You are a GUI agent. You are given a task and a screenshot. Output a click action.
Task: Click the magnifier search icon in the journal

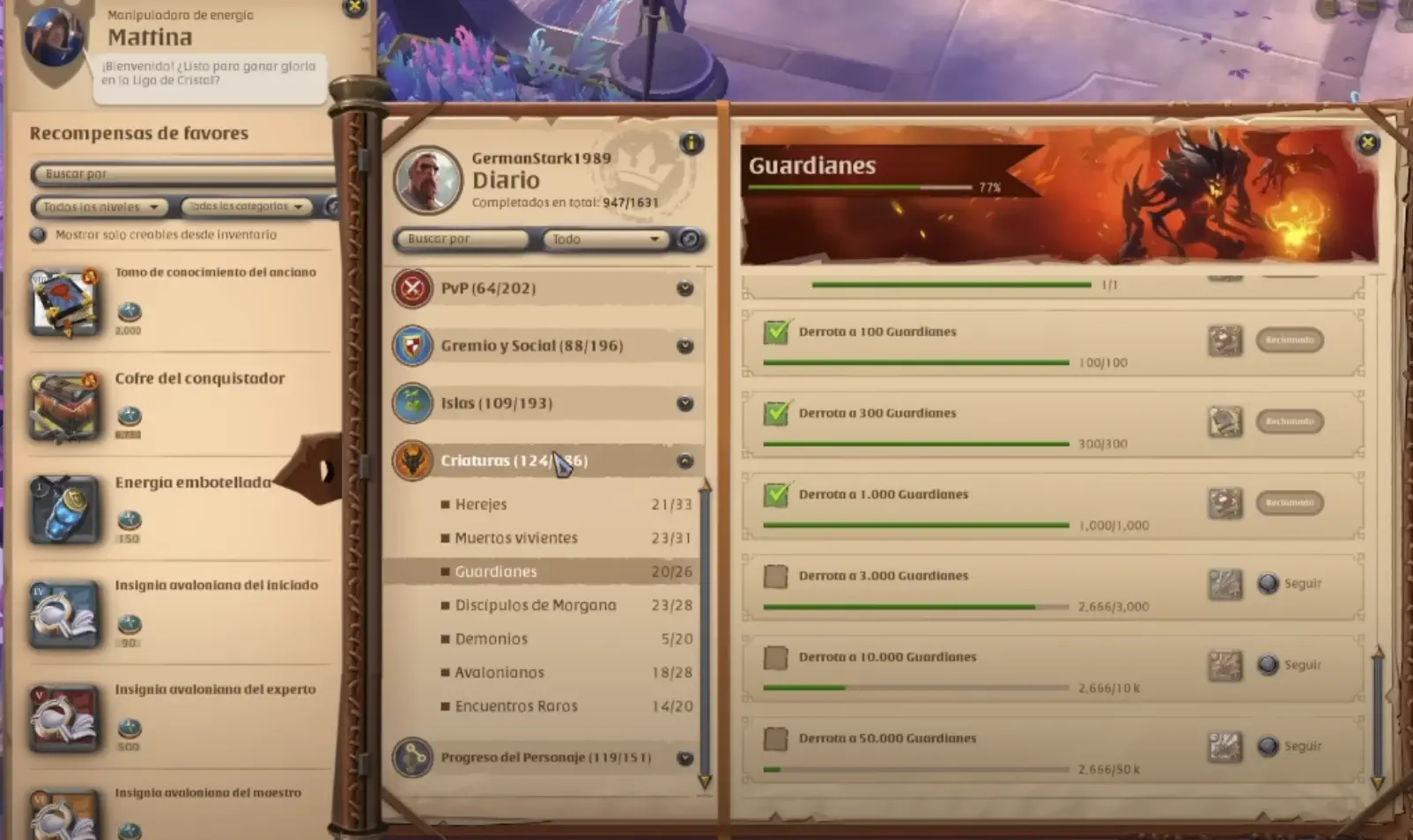(x=689, y=239)
